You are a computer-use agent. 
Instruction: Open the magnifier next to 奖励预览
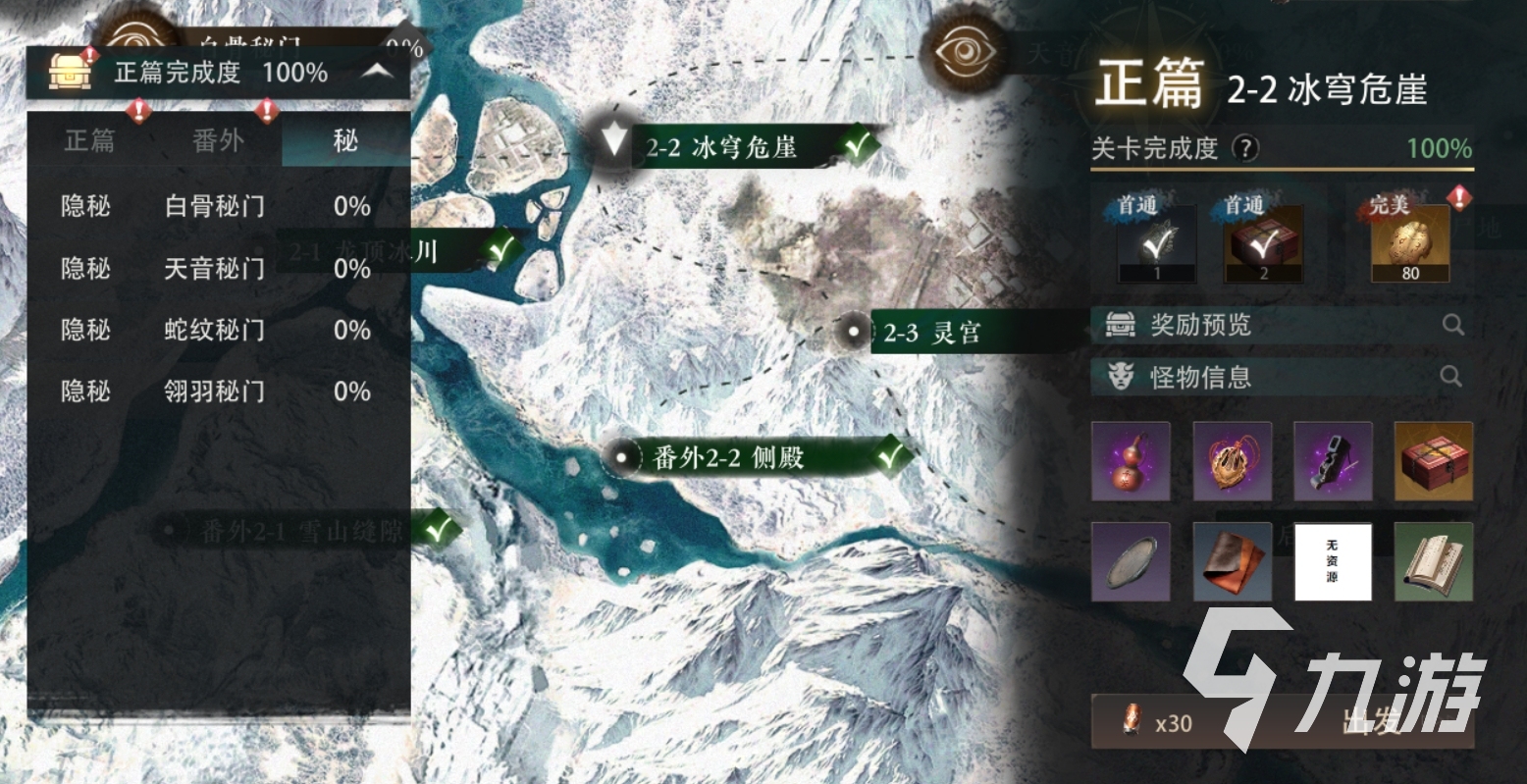(x=1451, y=325)
